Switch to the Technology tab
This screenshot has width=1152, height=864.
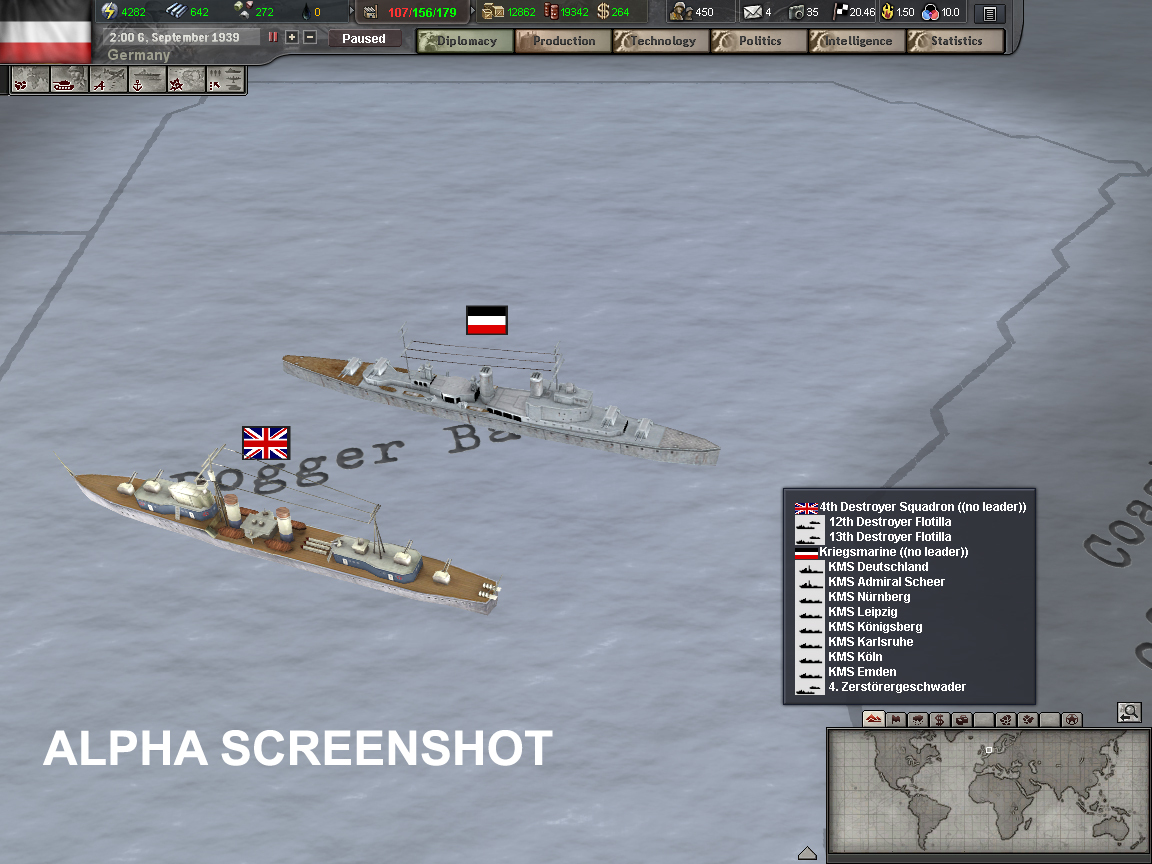[661, 41]
